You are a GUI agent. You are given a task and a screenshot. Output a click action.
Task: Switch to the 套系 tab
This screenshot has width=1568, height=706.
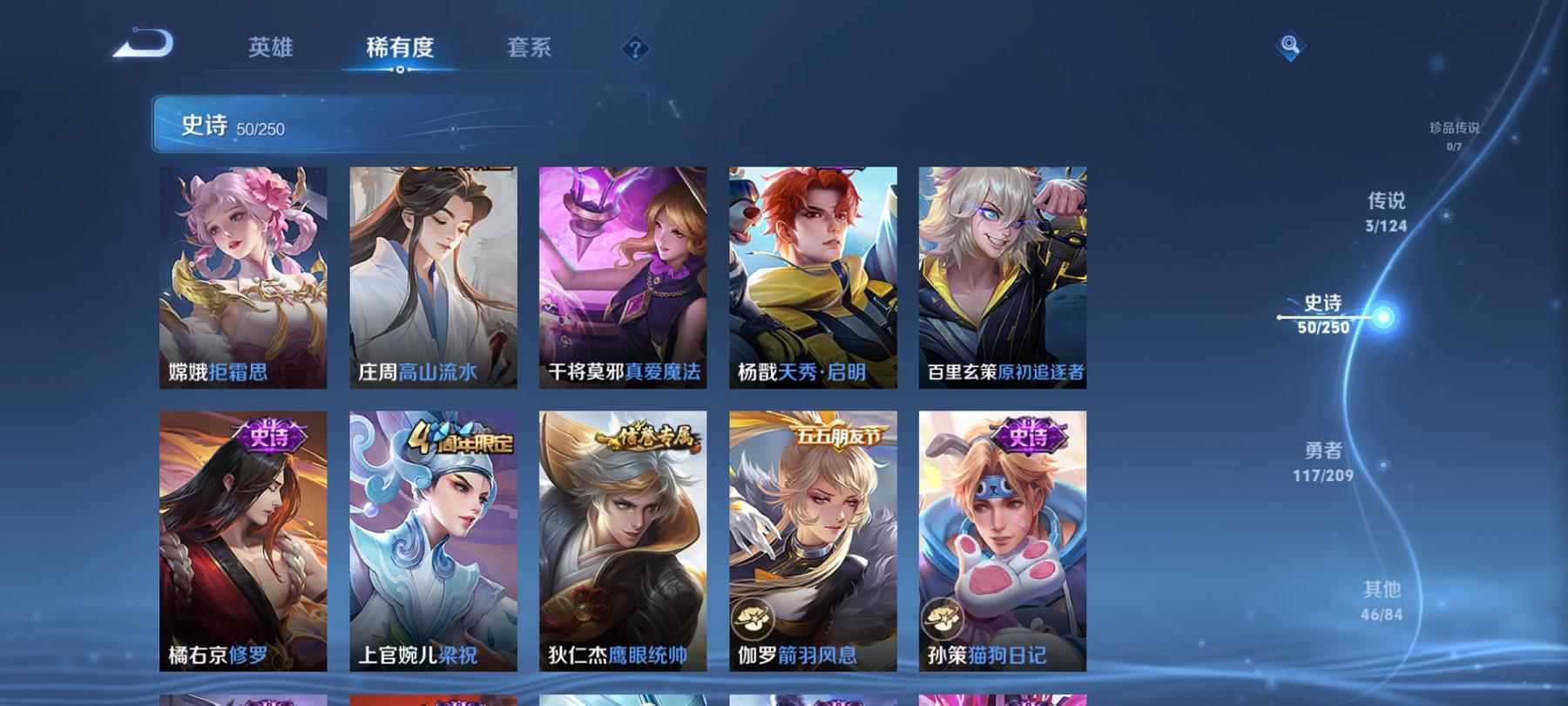pos(530,49)
